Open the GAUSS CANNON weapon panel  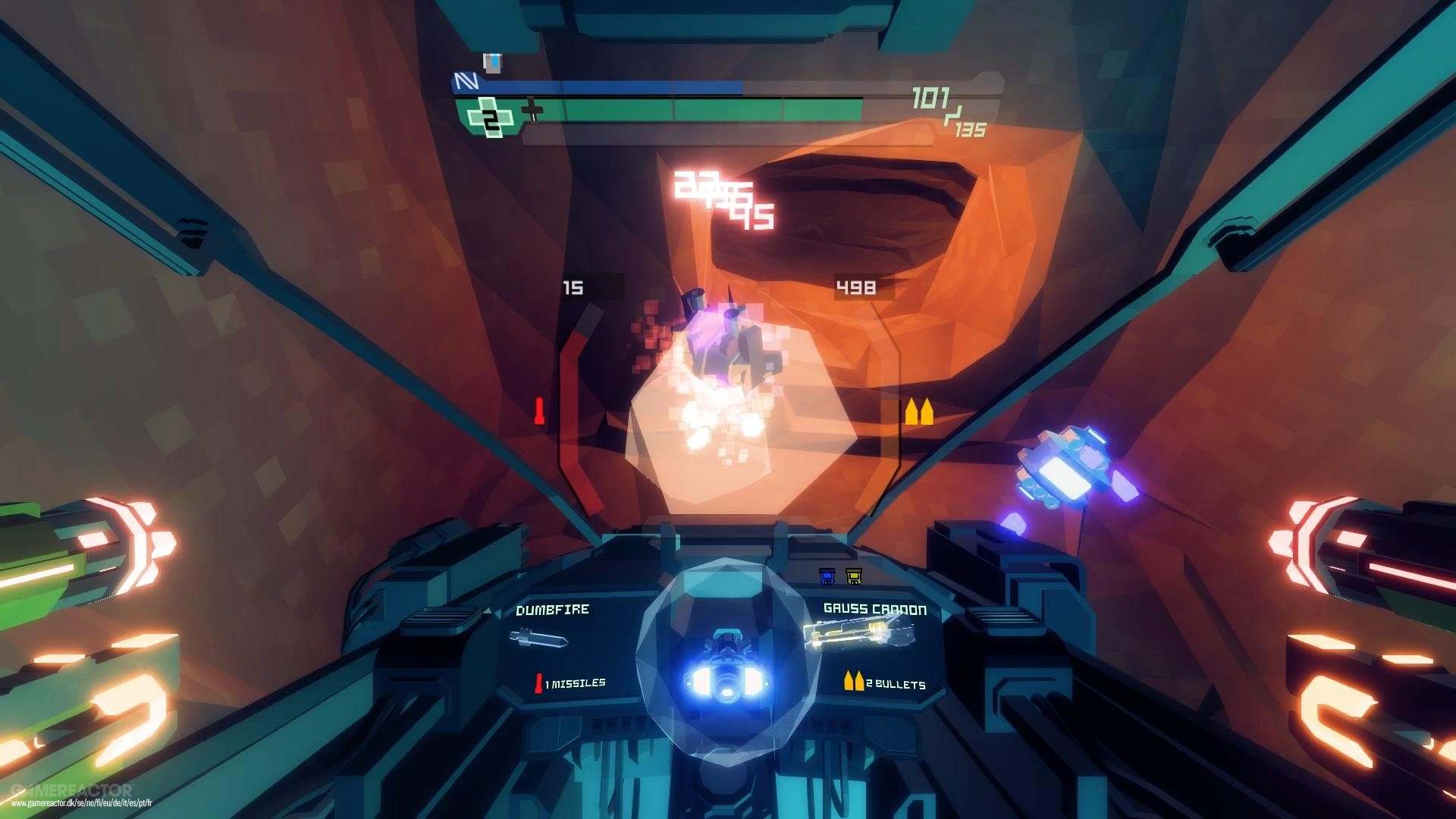pos(874,607)
